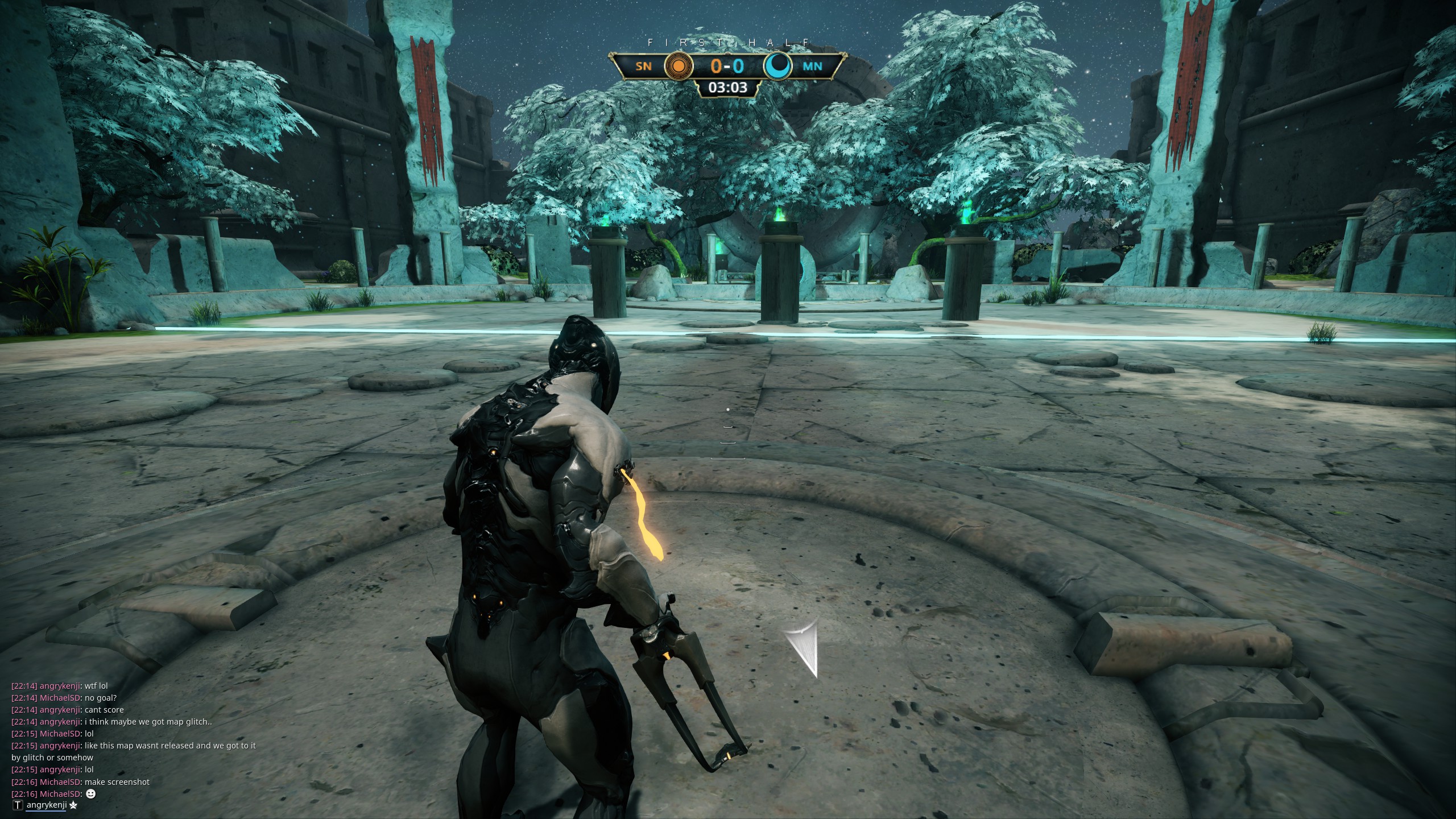Open MichaelSD's name in the "make screenshot" message
The height and width of the screenshot is (819, 1456).
coord(60,781)
